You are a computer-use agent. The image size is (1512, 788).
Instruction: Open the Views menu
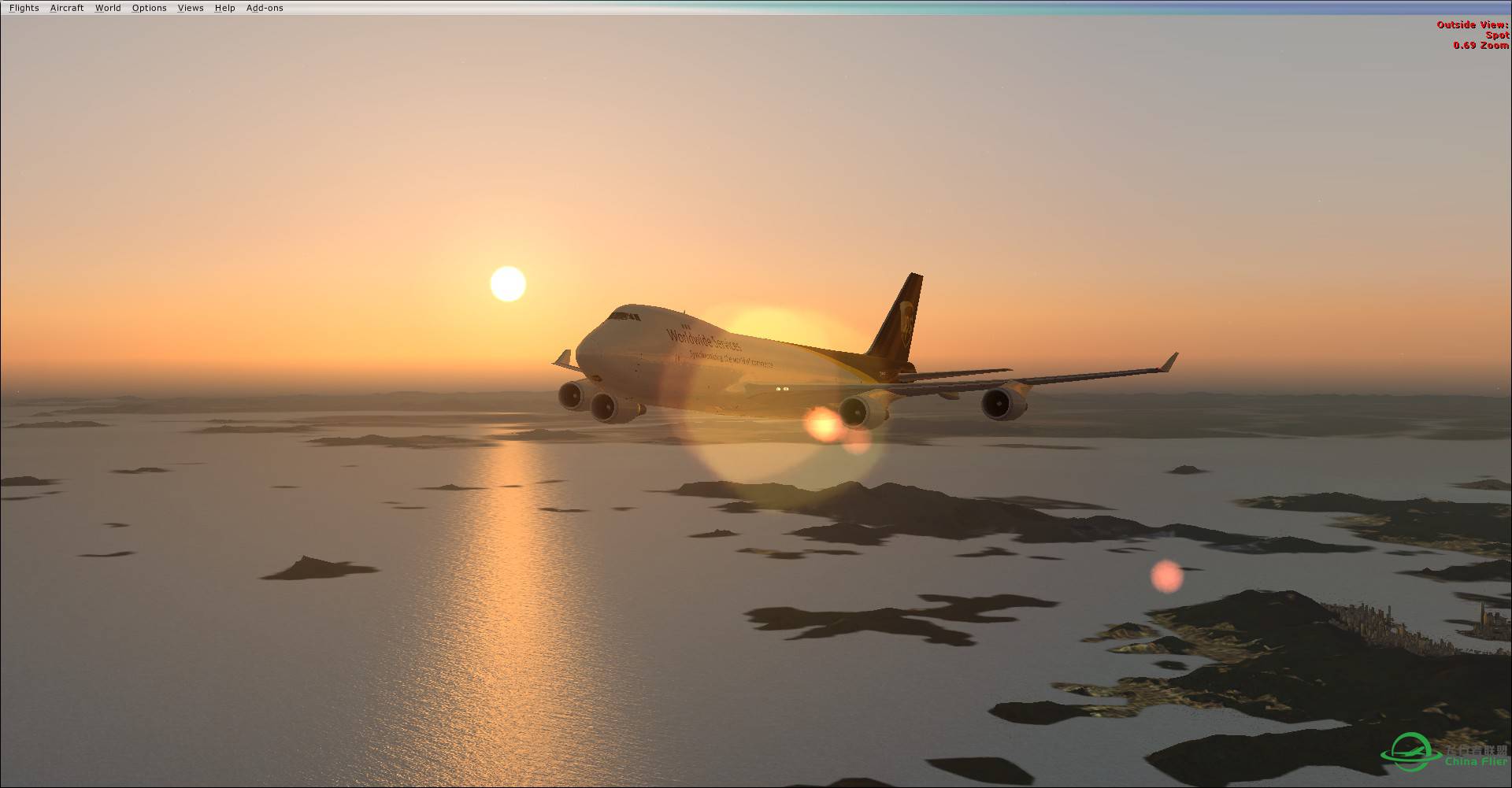click(190, 7)
